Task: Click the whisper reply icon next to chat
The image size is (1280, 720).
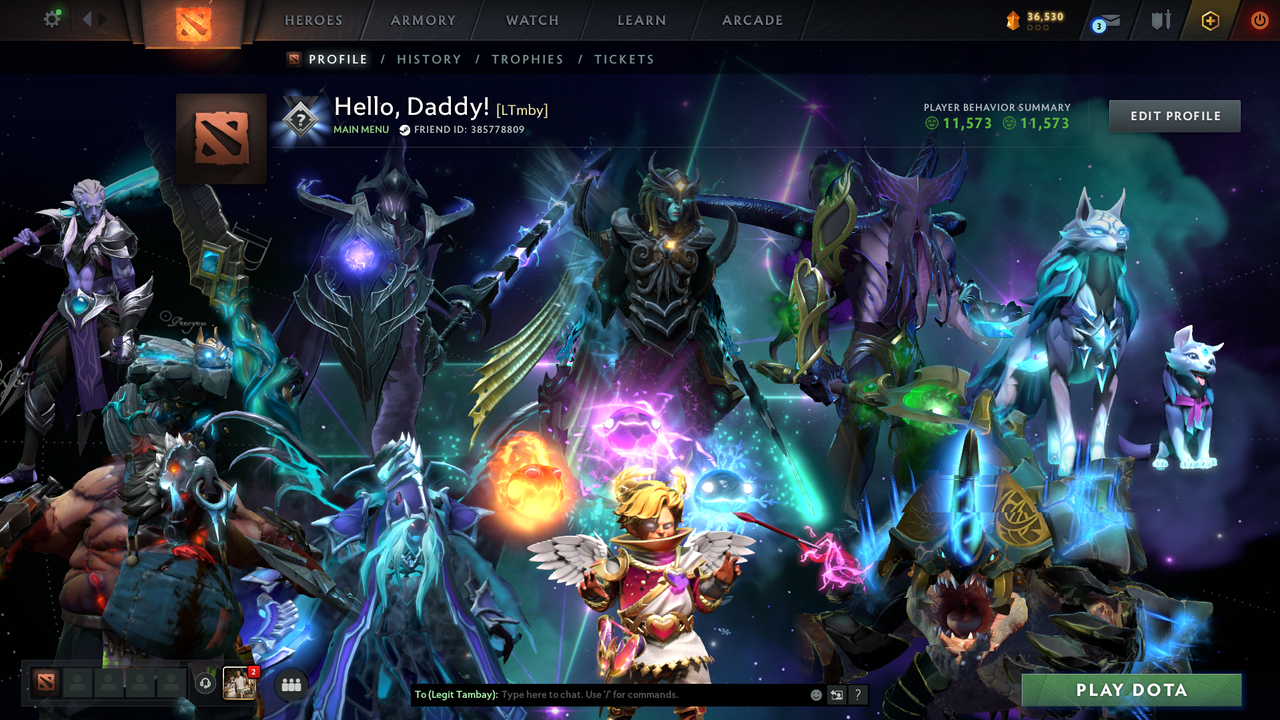Action: [x=835, y=694]
